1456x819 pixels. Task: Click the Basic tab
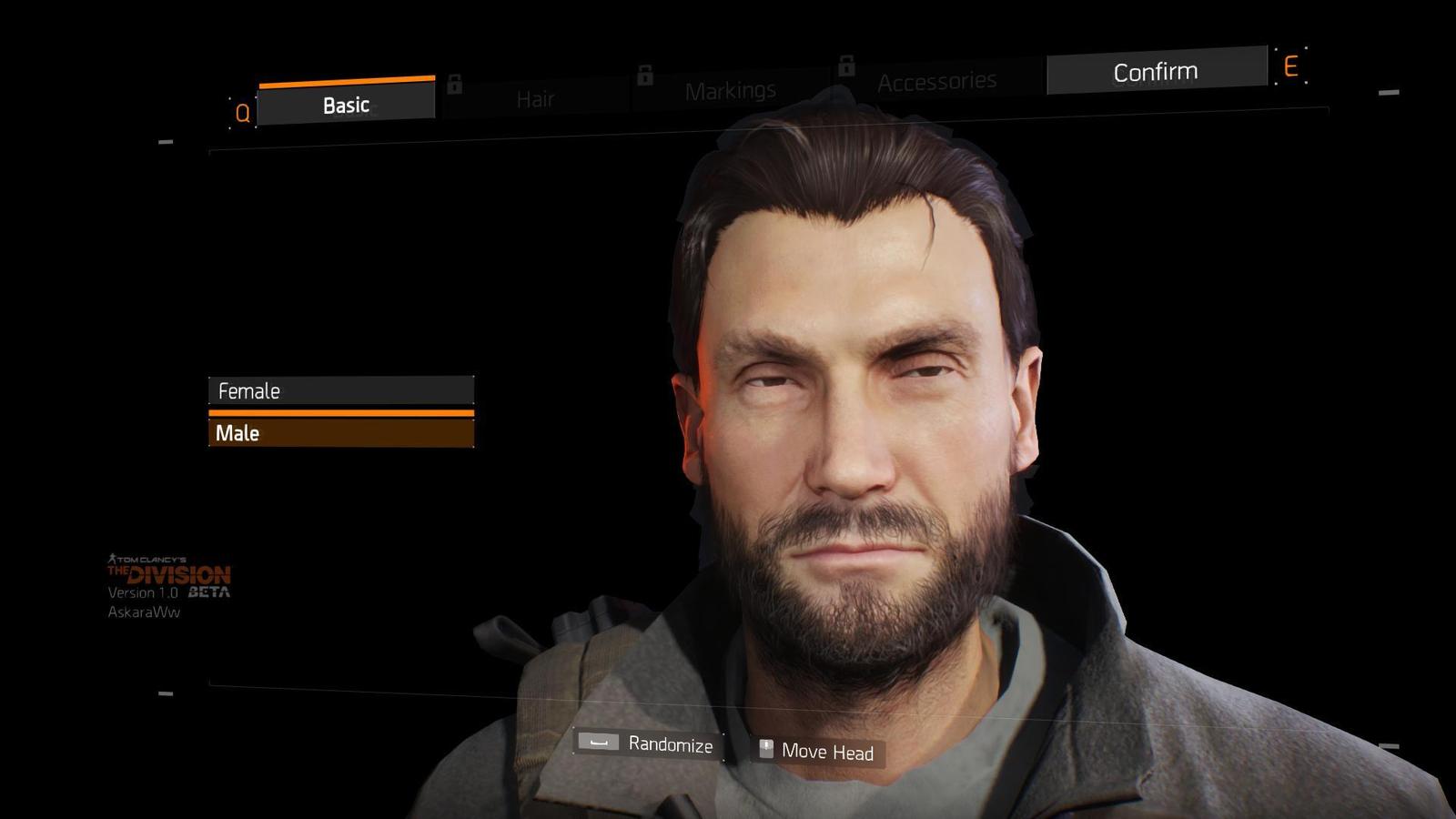coord(347,104)
